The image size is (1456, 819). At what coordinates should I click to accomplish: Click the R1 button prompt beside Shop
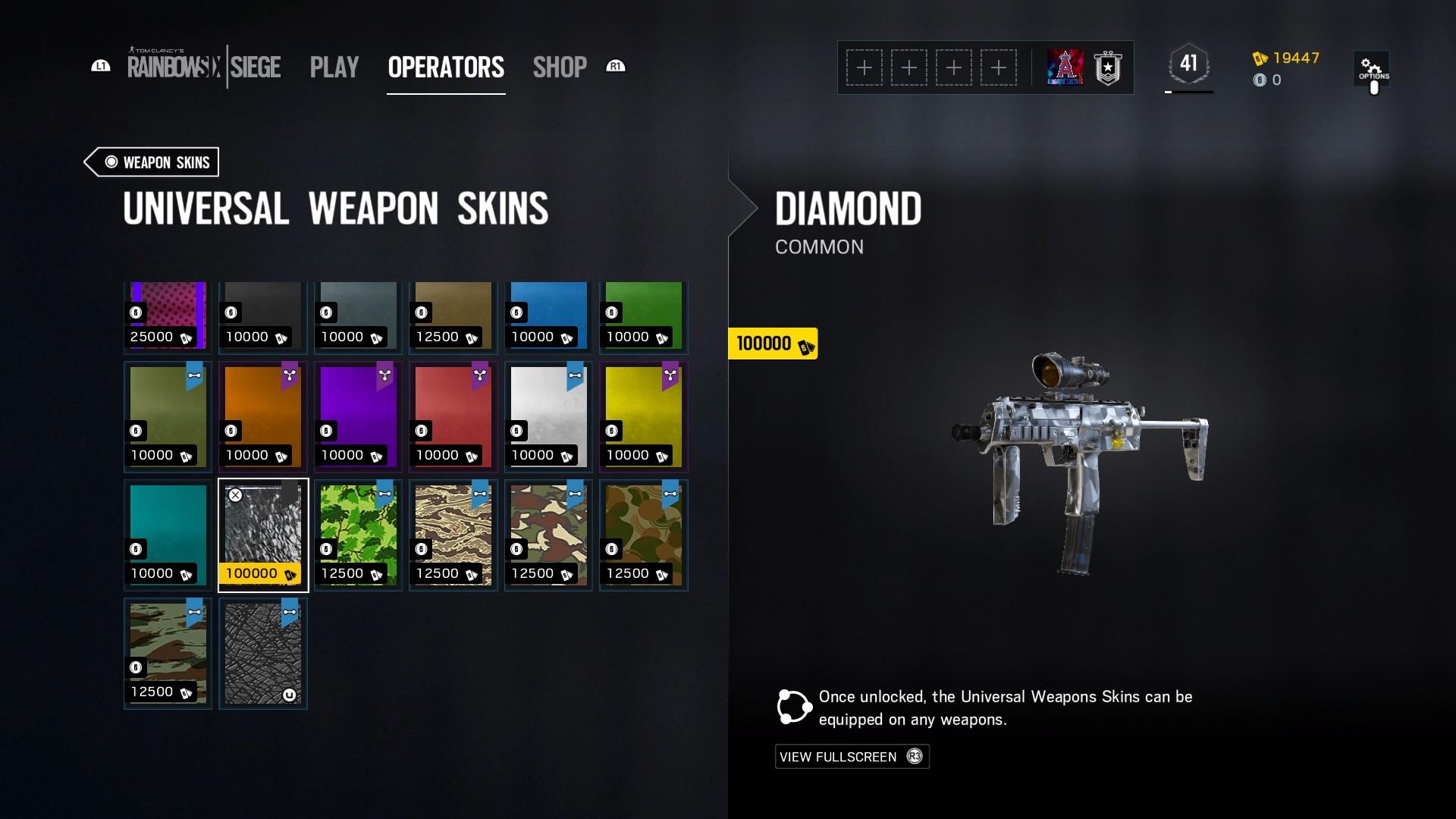pos(616,67)
